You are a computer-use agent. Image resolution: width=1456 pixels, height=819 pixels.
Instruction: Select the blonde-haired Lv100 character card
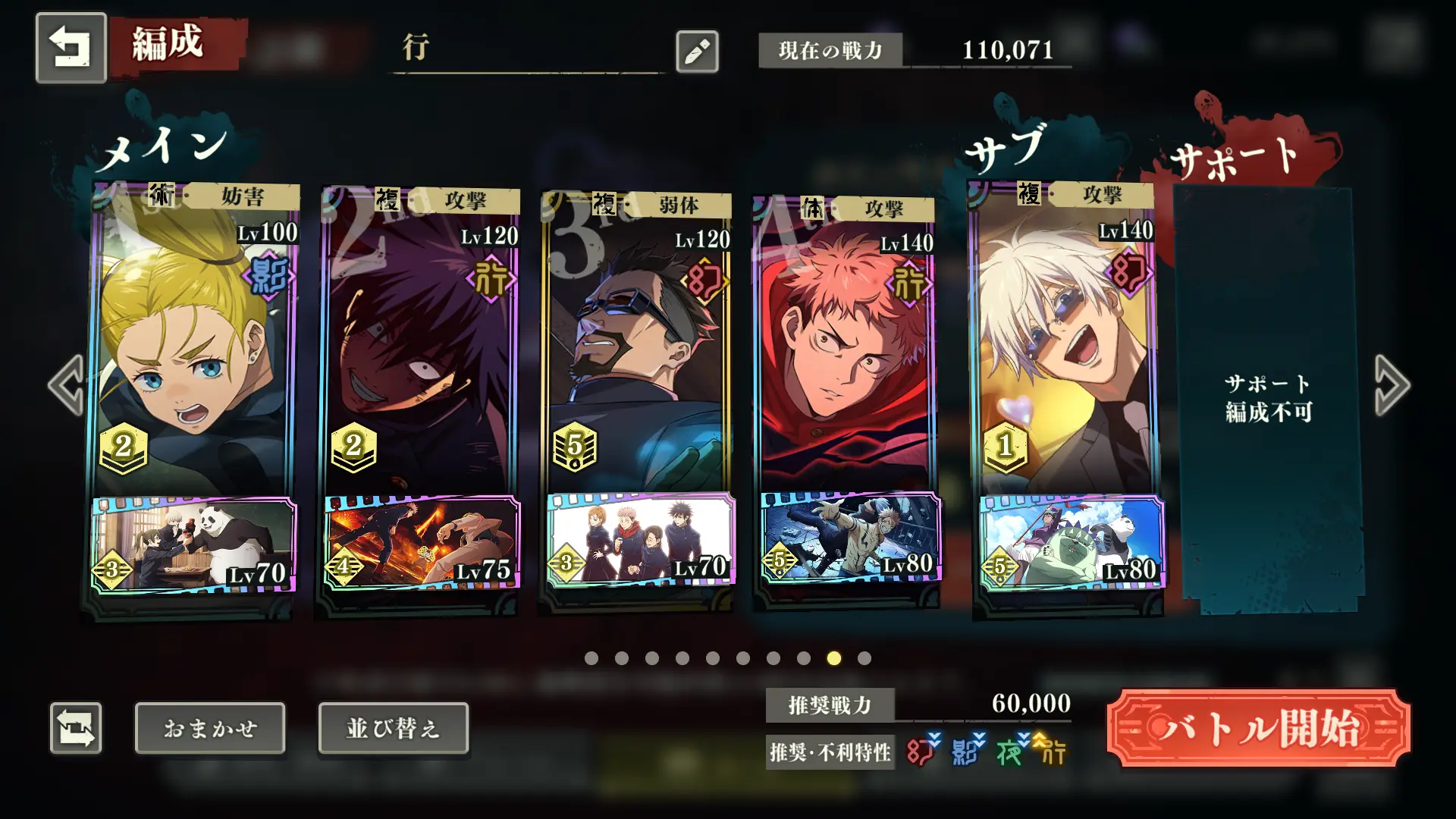pyautogui.click(x=193, y=341)
